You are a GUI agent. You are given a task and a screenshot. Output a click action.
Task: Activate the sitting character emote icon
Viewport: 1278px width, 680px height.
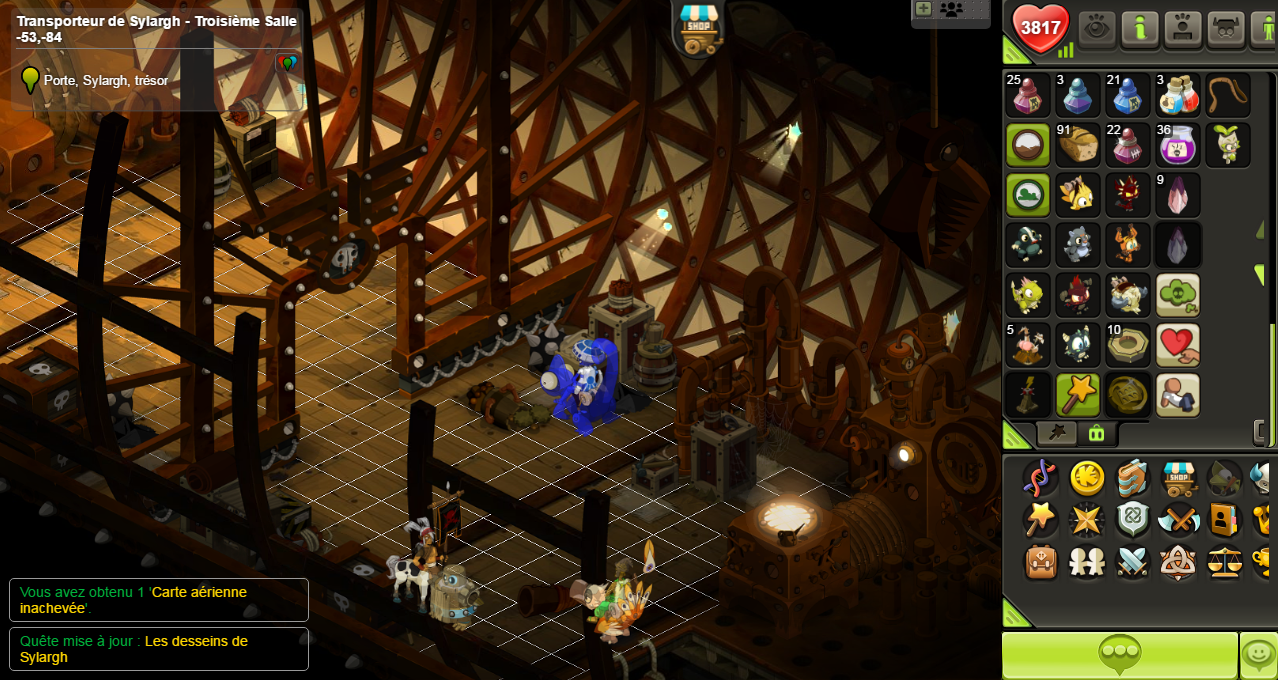1178,395
